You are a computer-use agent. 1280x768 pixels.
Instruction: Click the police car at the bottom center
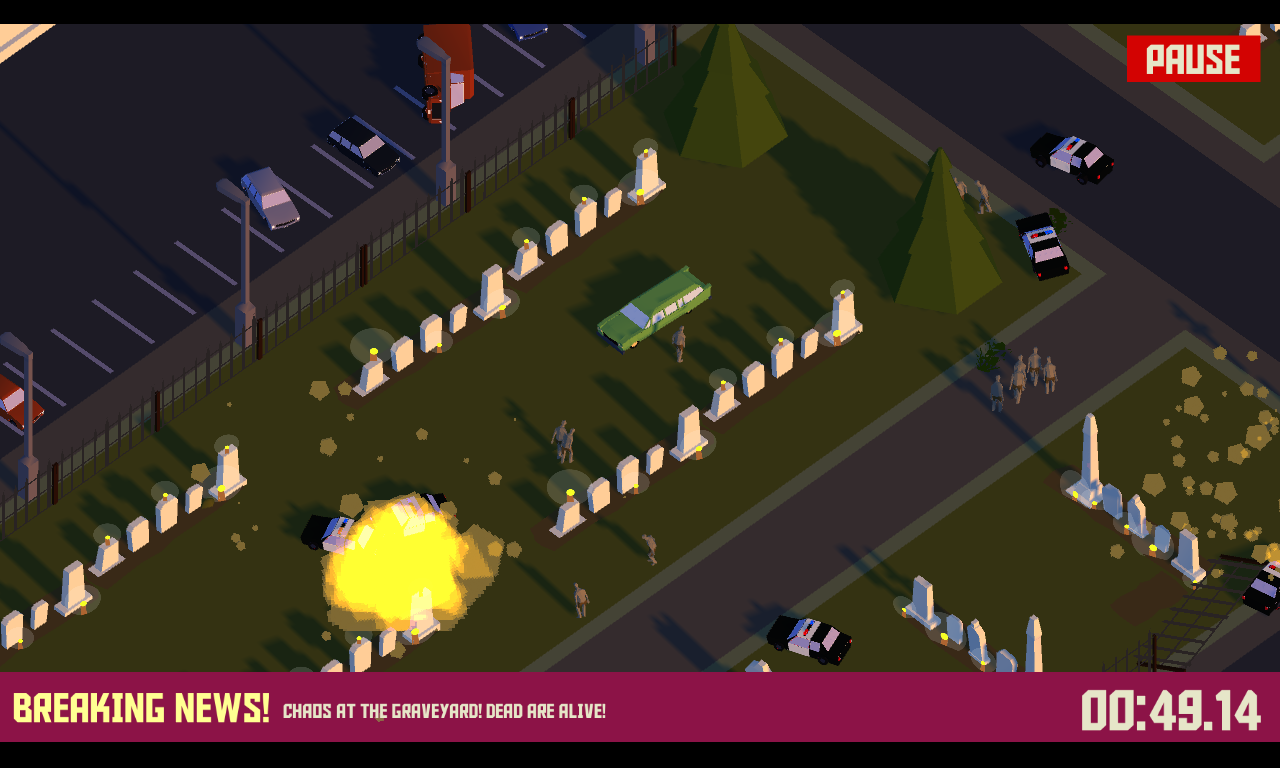[810, 640]
